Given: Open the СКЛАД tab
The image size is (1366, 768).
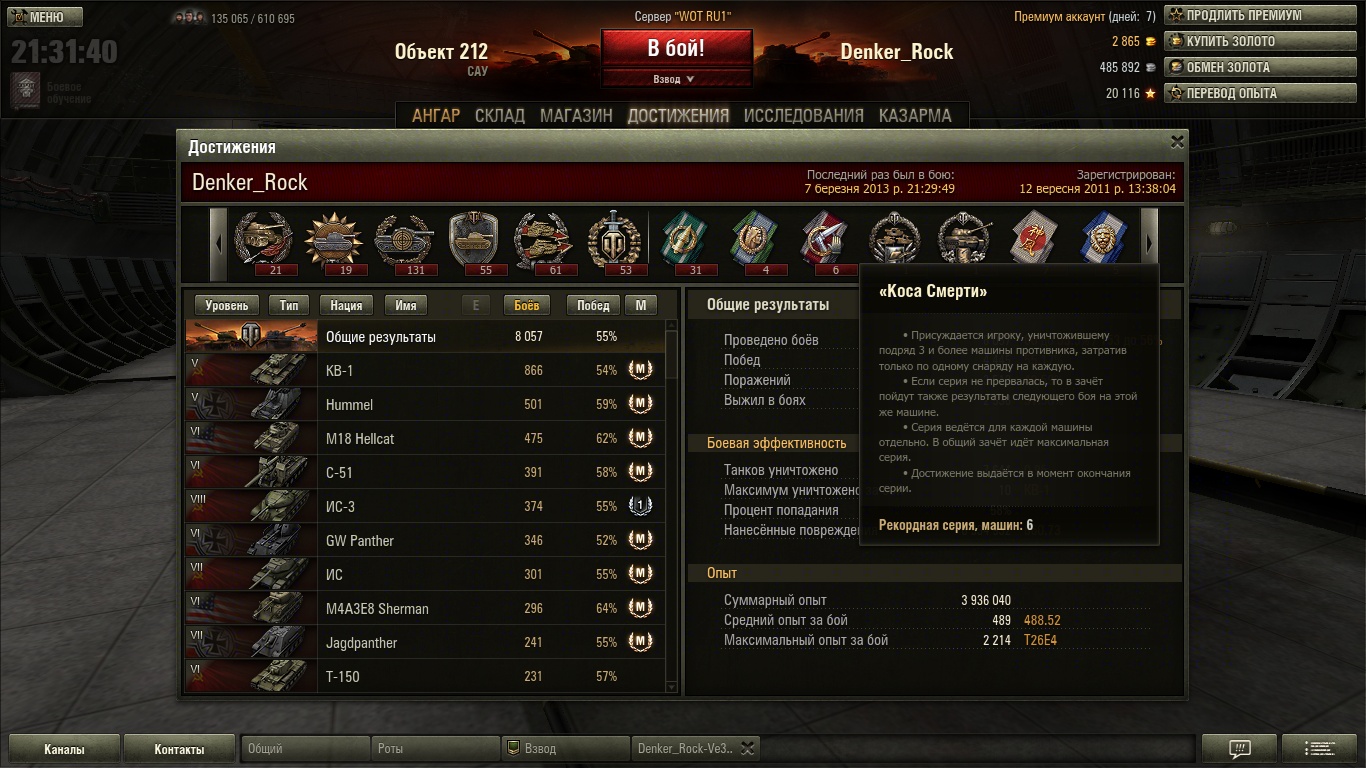Looking at the screenshot, I should 500,115.
